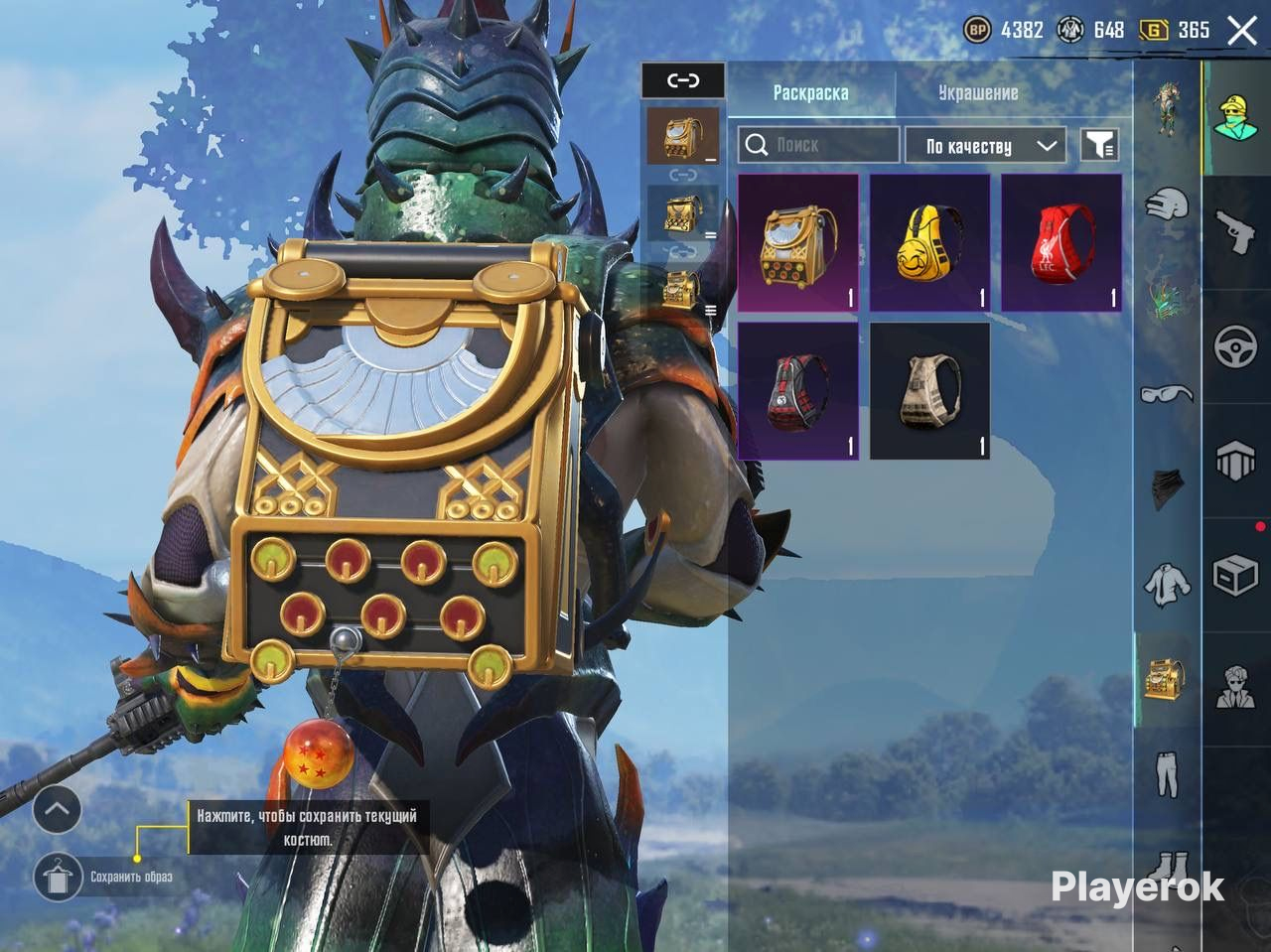The height and width of the screenshot is (952, 1271).
Task: Expand the up-arrow circle button
Action: [x=57, y=810]
